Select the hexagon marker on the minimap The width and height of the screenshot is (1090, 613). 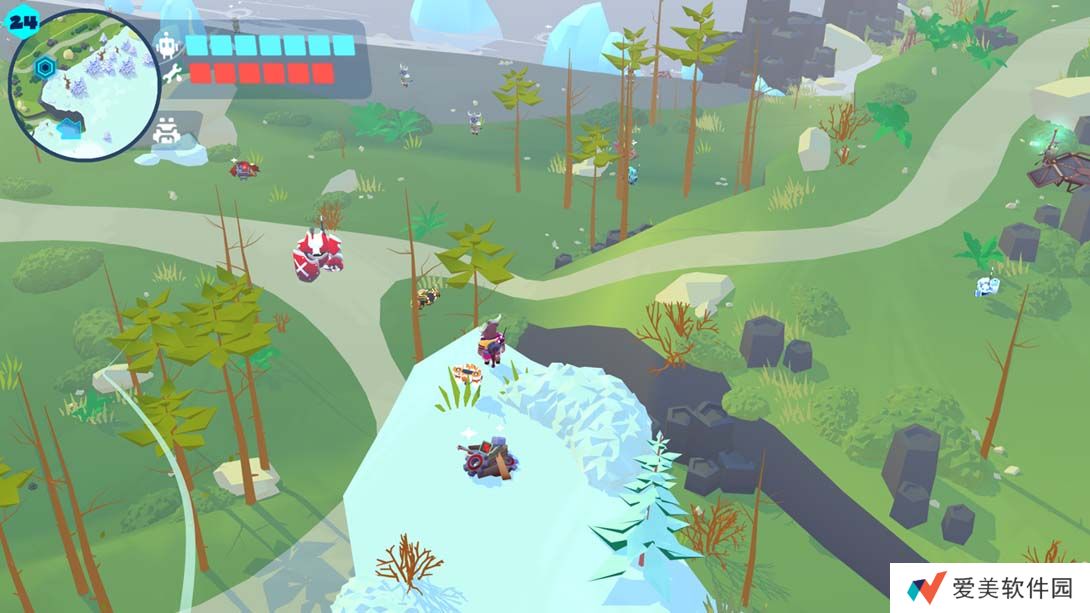pyautogui.click(x=44, y=68)
